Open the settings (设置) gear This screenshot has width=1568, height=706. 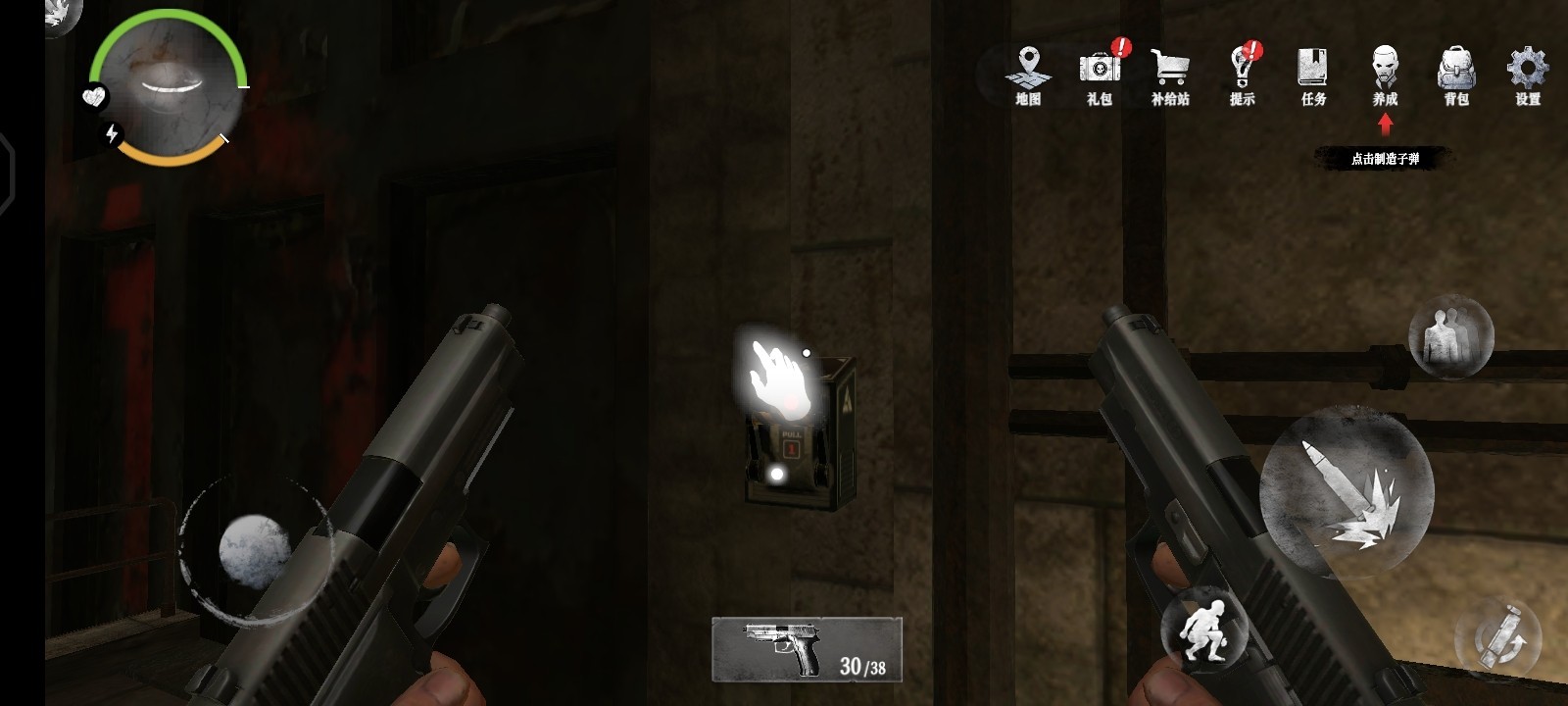1527,75
